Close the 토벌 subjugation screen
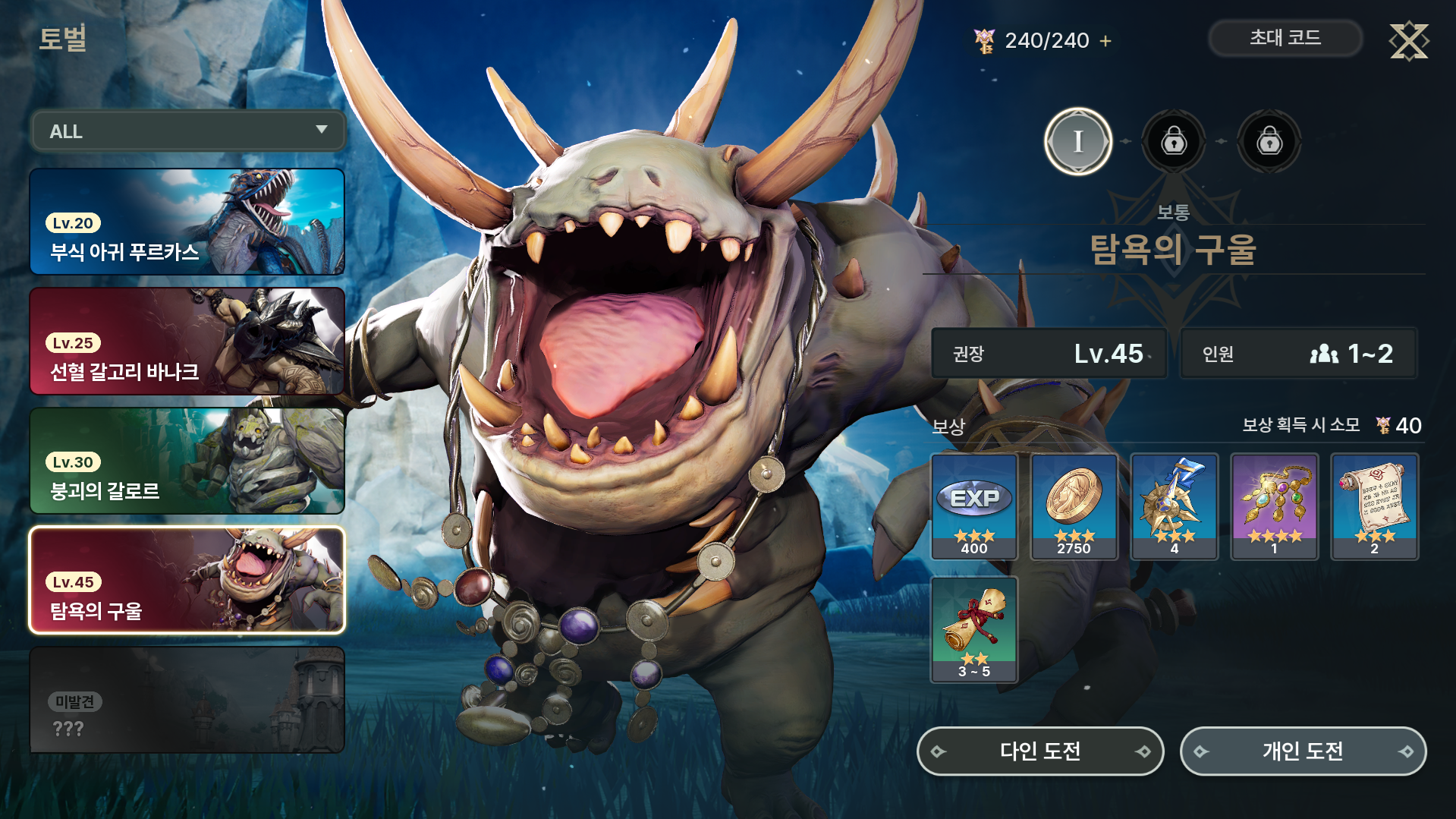This screenshot has height=819, width=1456. click(x=1408, y=41)
